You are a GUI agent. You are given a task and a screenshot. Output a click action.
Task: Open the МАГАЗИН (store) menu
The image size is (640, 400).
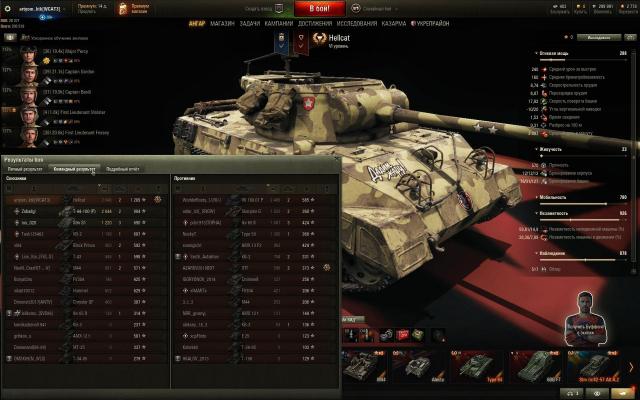[222, 22]
